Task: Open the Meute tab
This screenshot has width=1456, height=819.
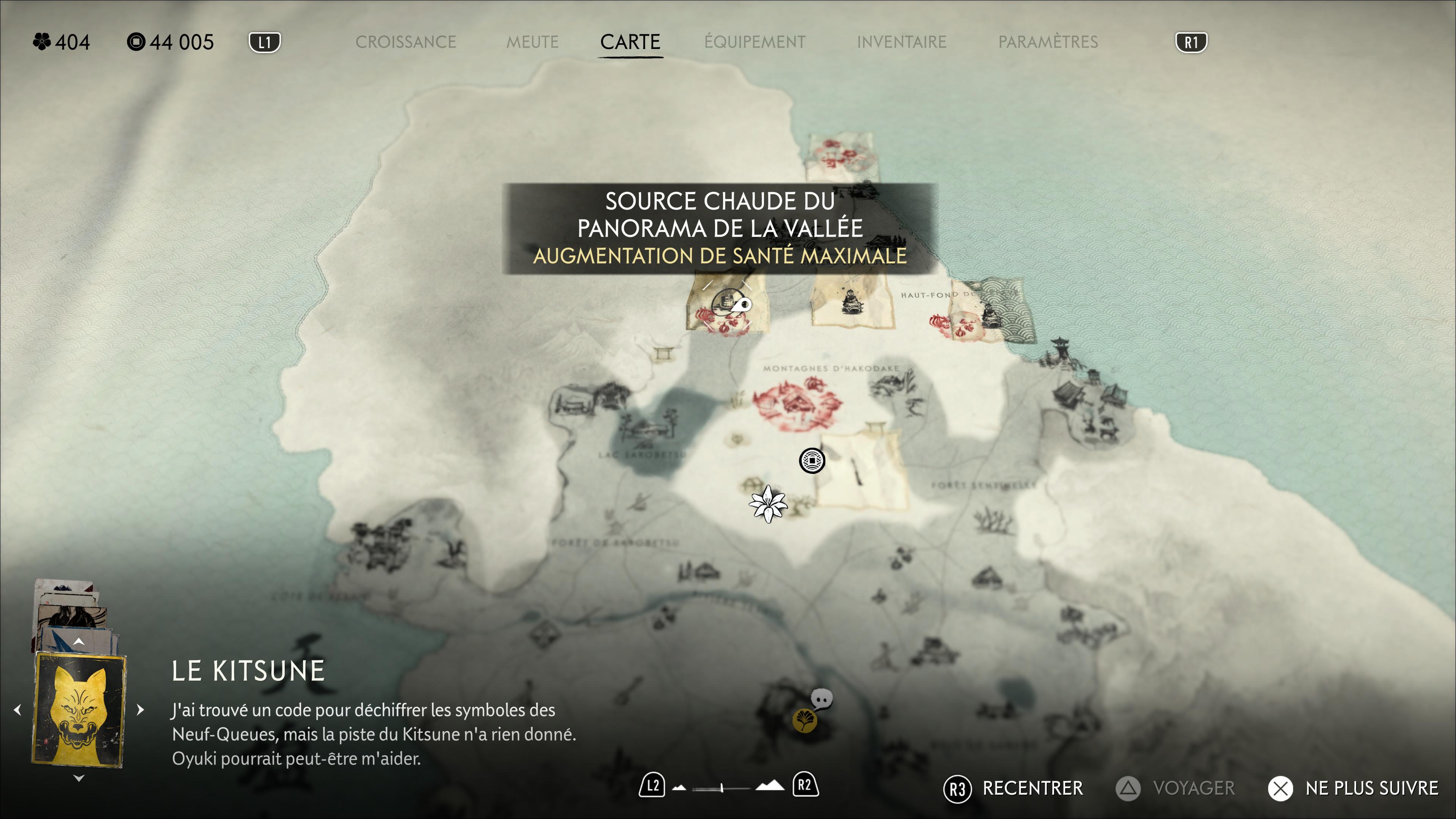Action: (532, 42)
